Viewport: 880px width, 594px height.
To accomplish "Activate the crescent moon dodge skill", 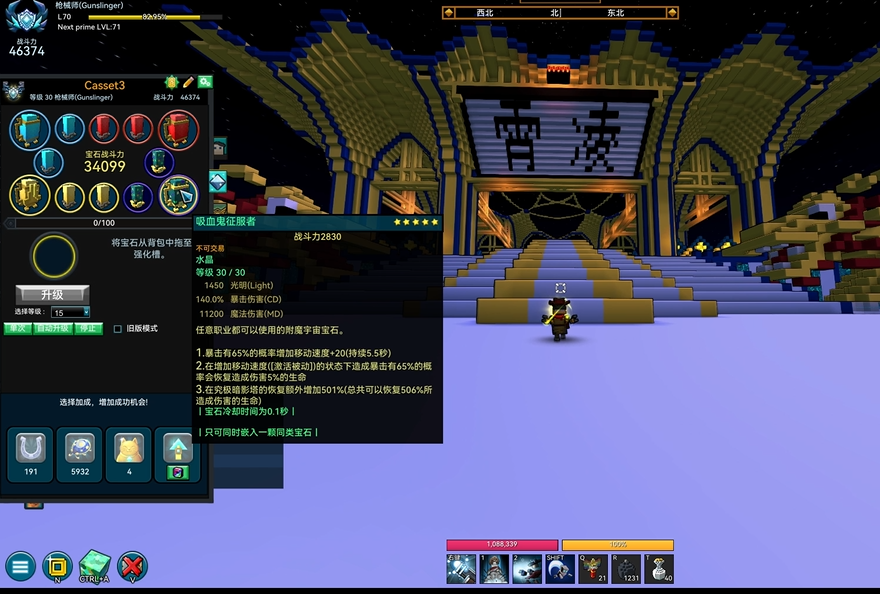I will 559,568.
